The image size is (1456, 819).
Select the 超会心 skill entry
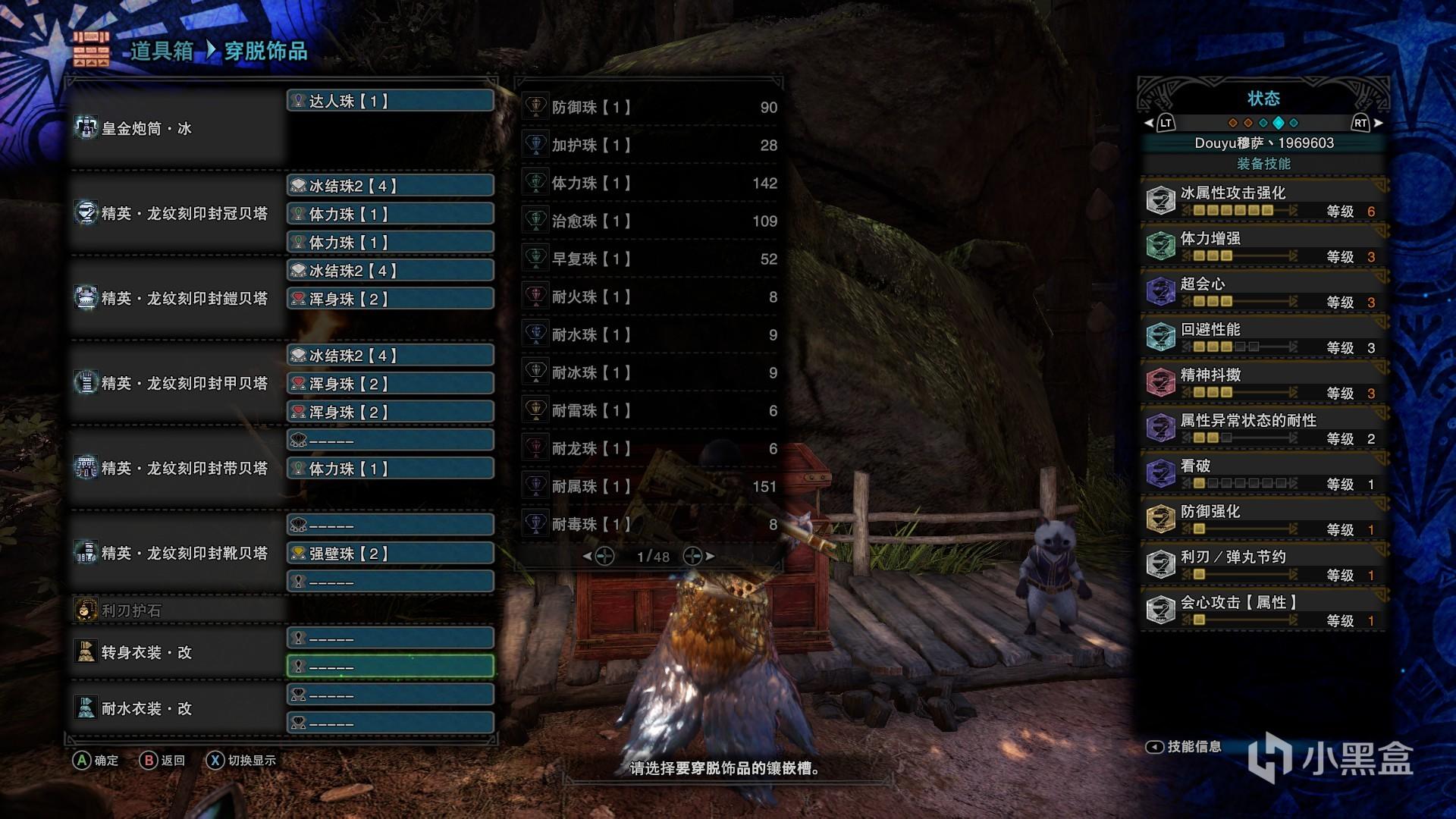coord(1263,292)
